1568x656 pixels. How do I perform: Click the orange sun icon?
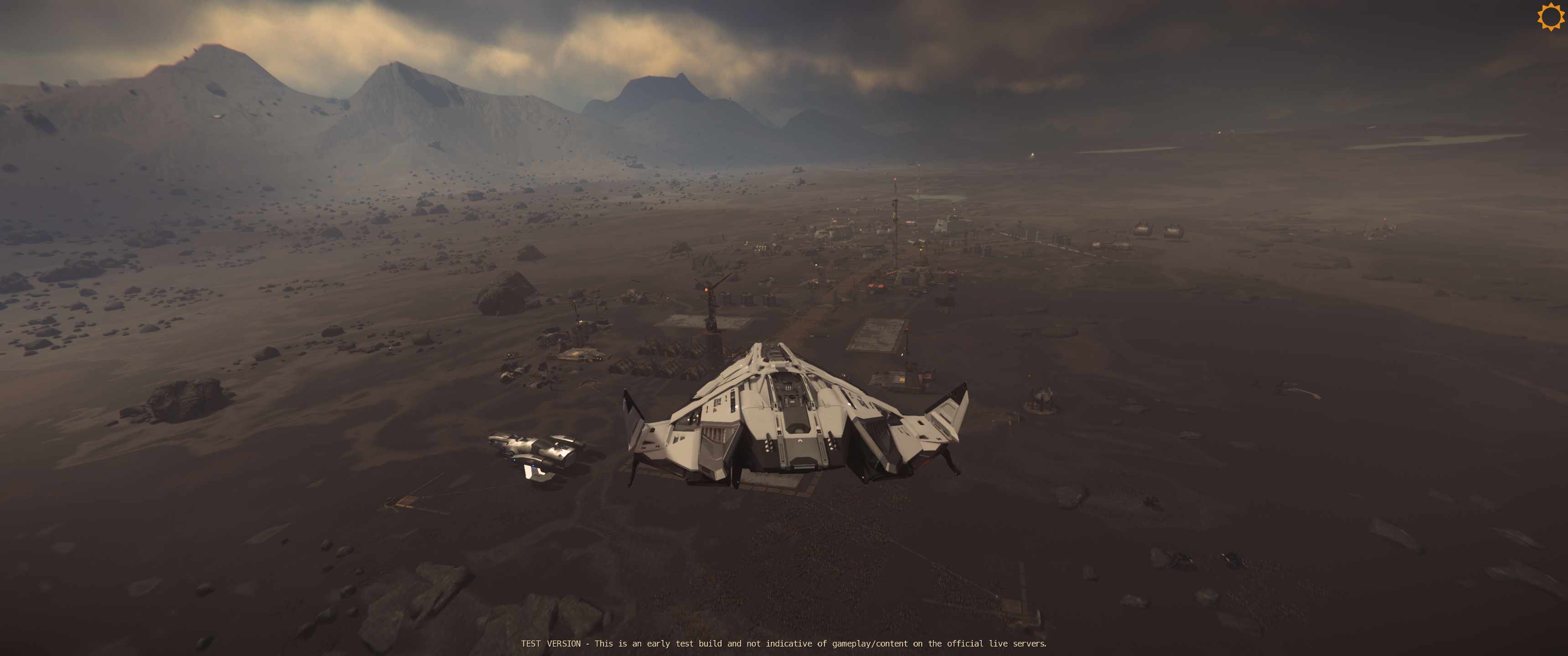click(x=1550, y=16)
